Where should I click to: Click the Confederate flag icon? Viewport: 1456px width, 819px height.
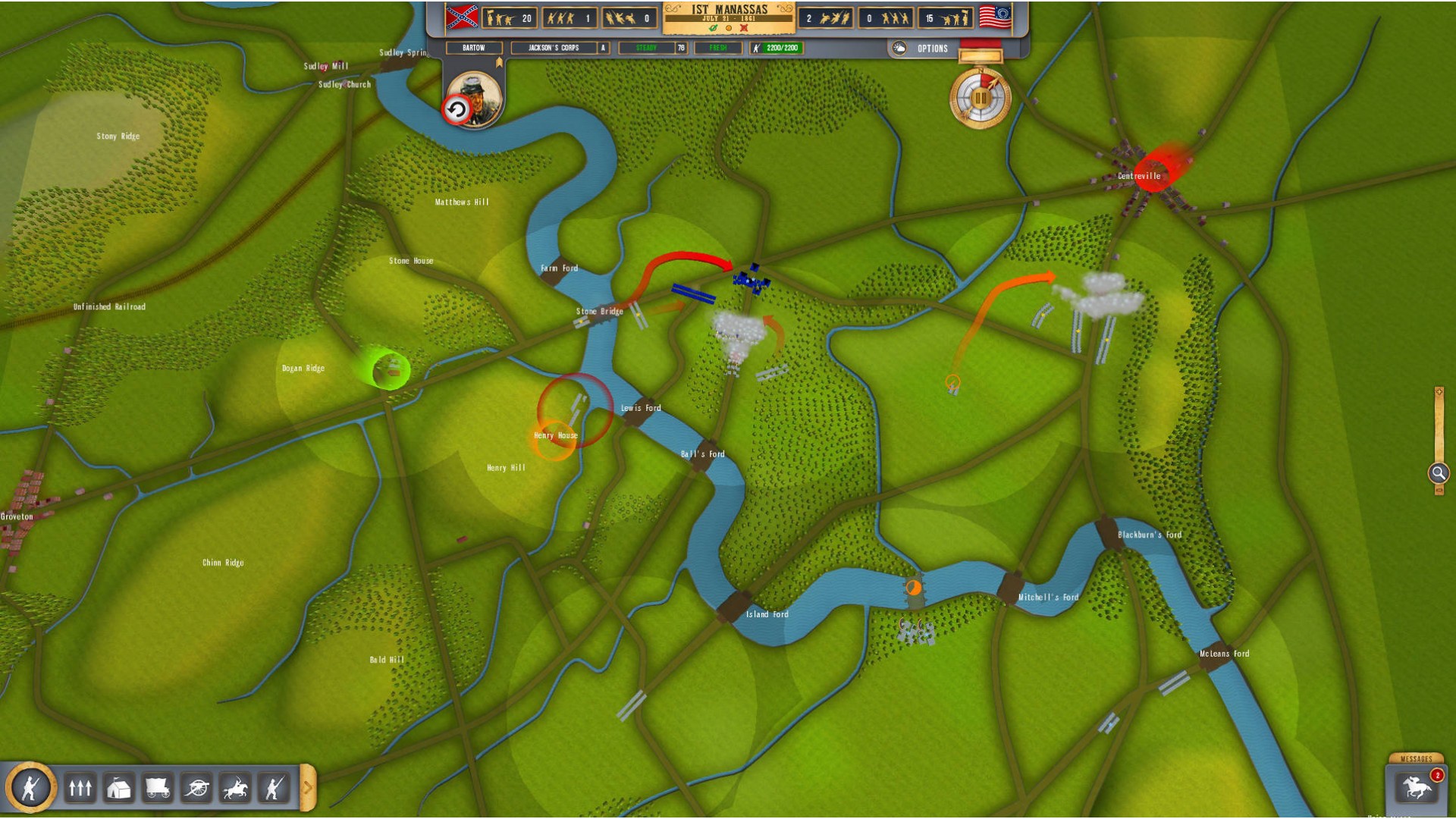(x=462, y=17)
